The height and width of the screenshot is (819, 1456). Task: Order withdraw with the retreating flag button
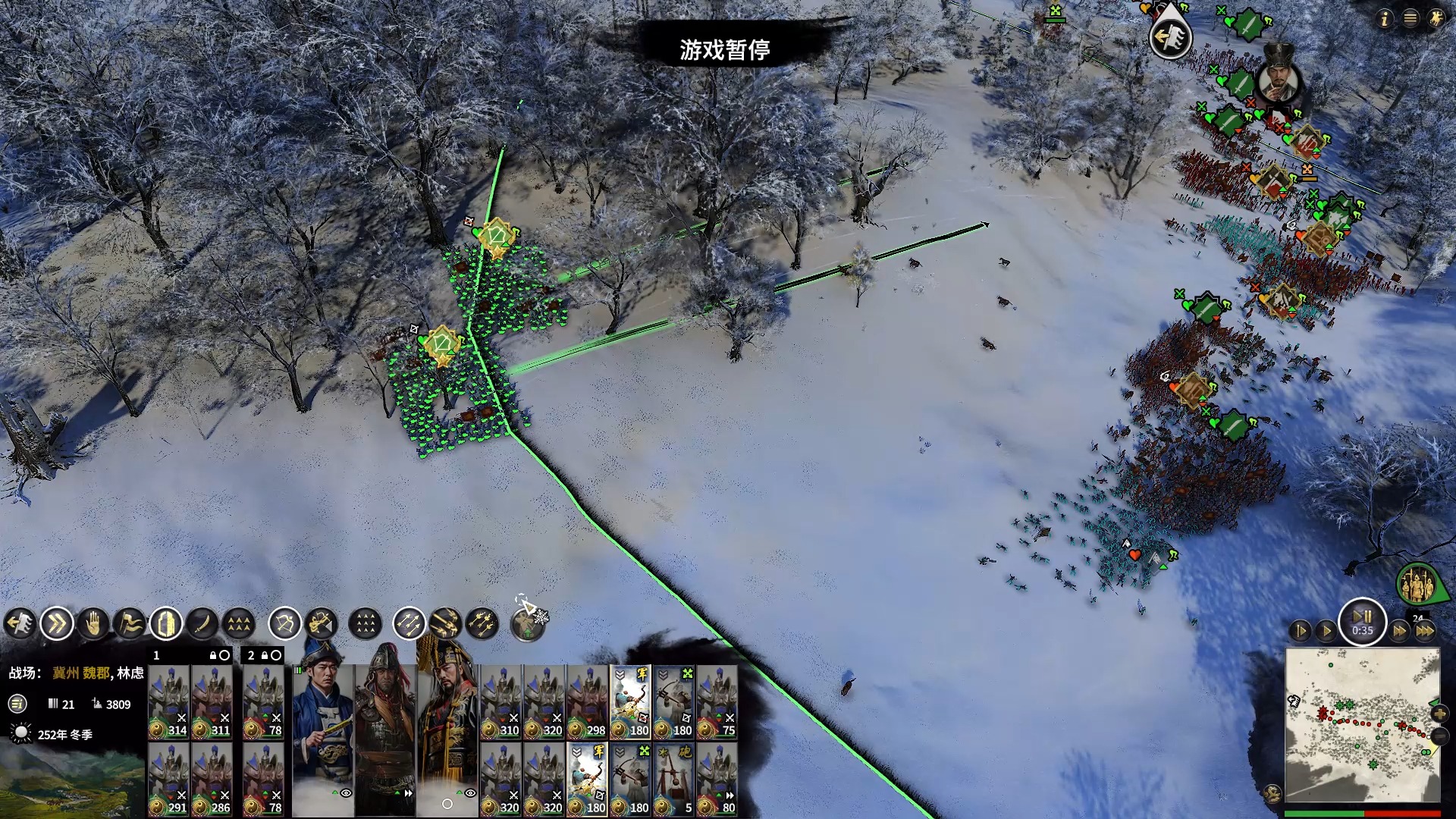coord(20,624)
